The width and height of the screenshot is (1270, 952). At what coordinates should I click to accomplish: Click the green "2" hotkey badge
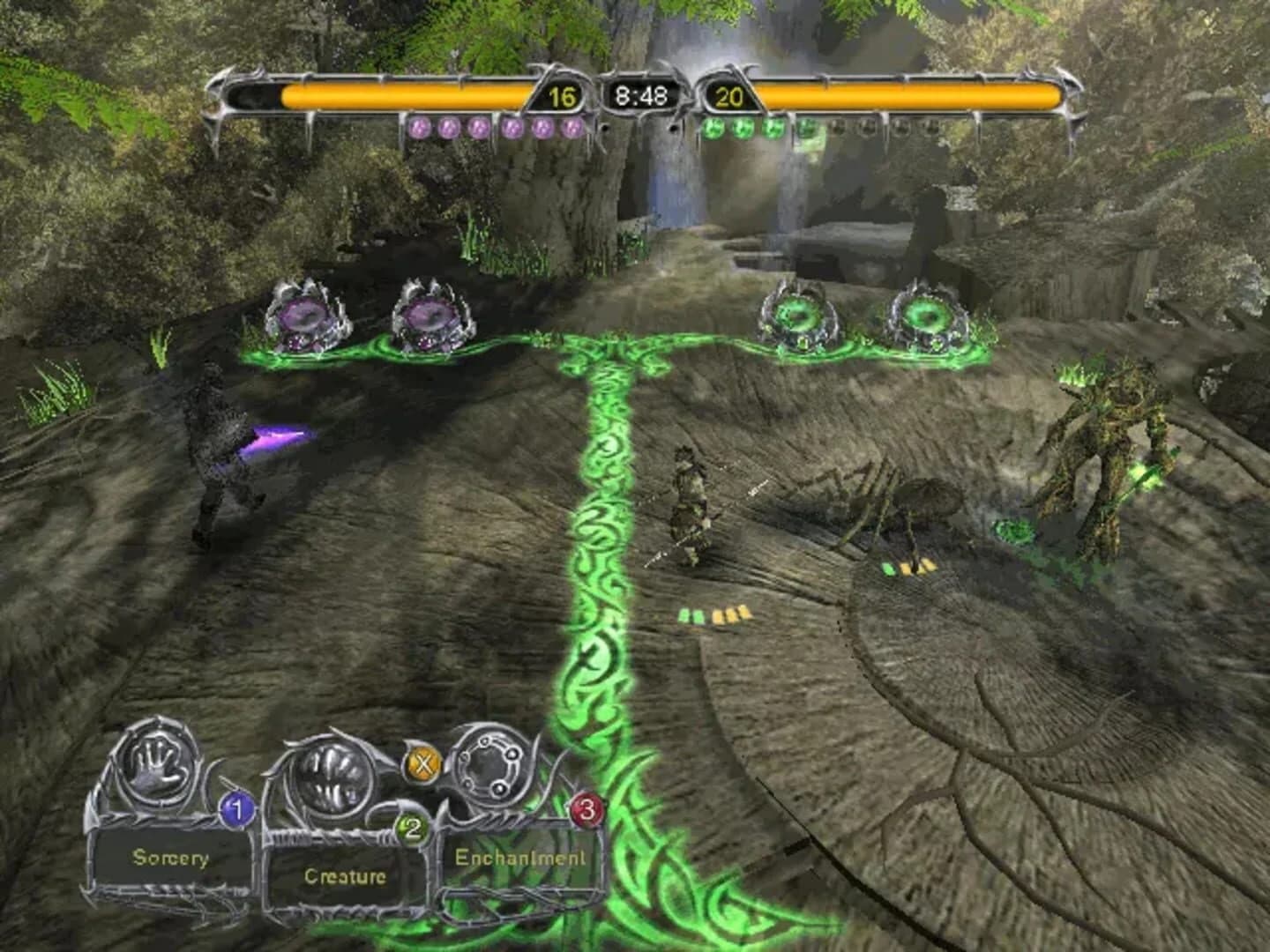(x=411, y=827)
